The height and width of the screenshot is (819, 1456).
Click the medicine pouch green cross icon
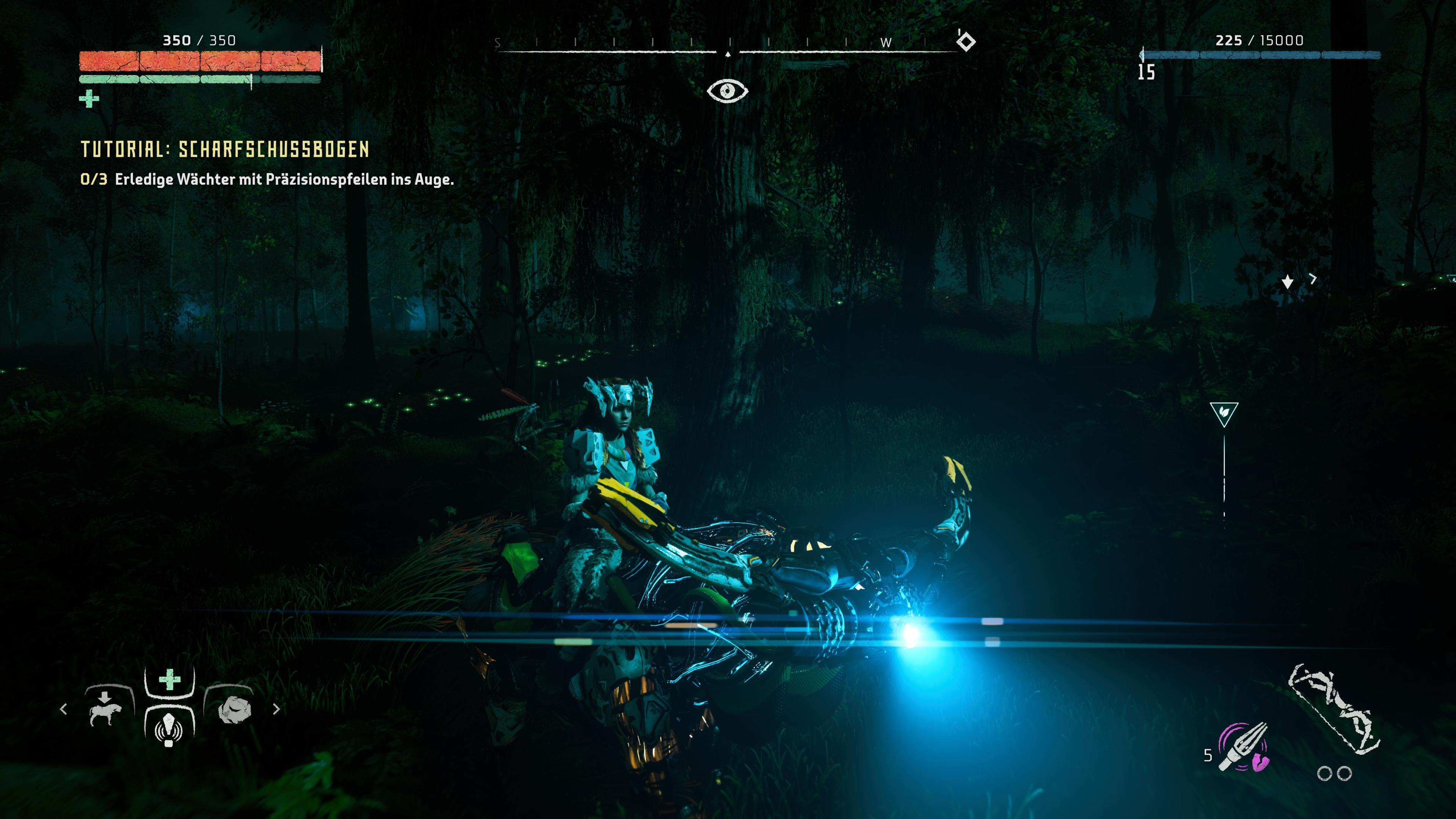point(89,99)
